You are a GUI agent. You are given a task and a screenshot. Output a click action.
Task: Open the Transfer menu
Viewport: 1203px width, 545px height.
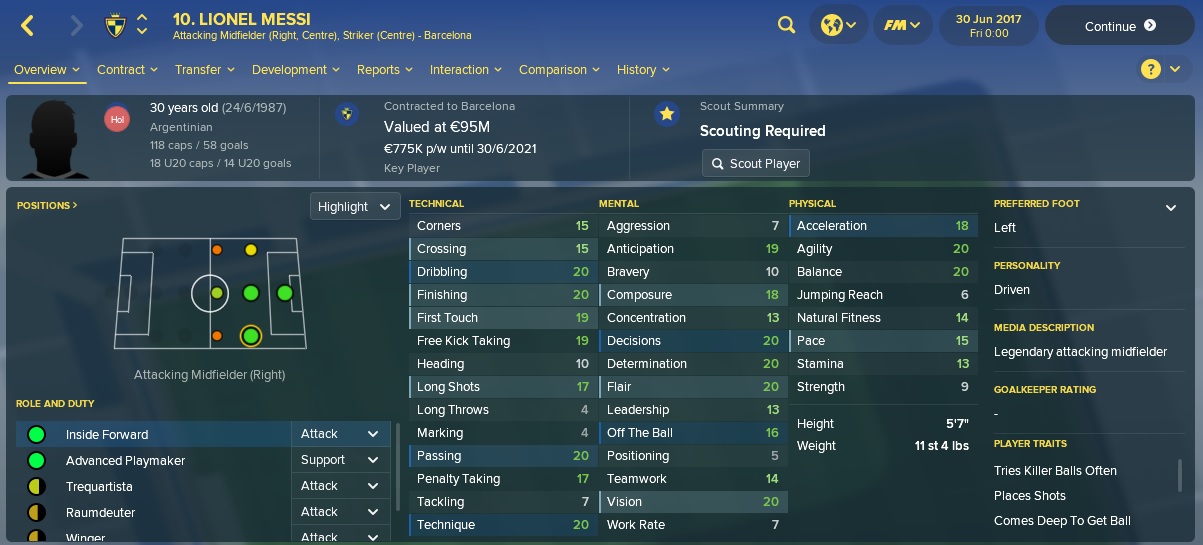click(204, 70)
